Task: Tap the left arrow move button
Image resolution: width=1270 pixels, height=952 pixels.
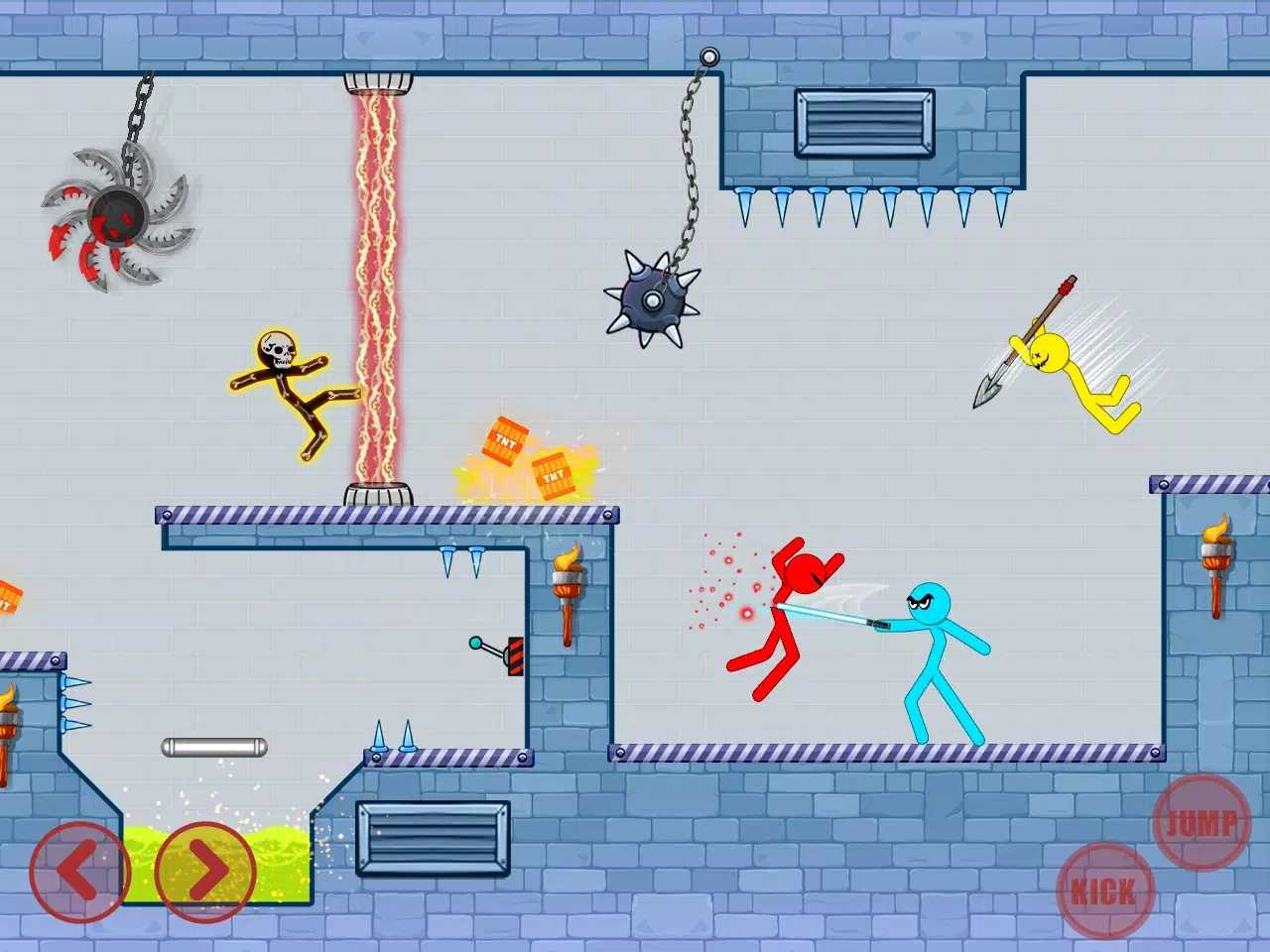Action: coord(79,872)
